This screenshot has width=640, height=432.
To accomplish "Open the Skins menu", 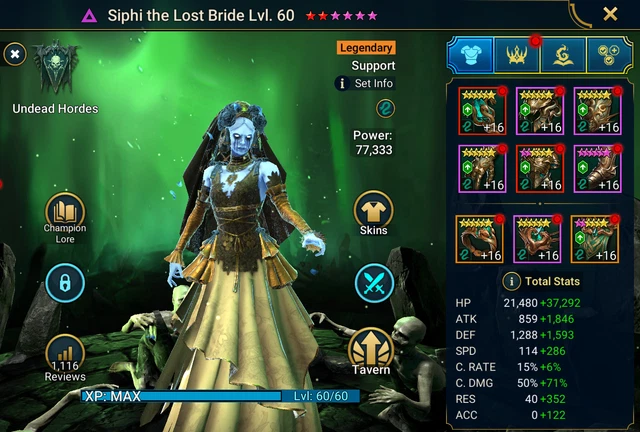I will 373,211.
